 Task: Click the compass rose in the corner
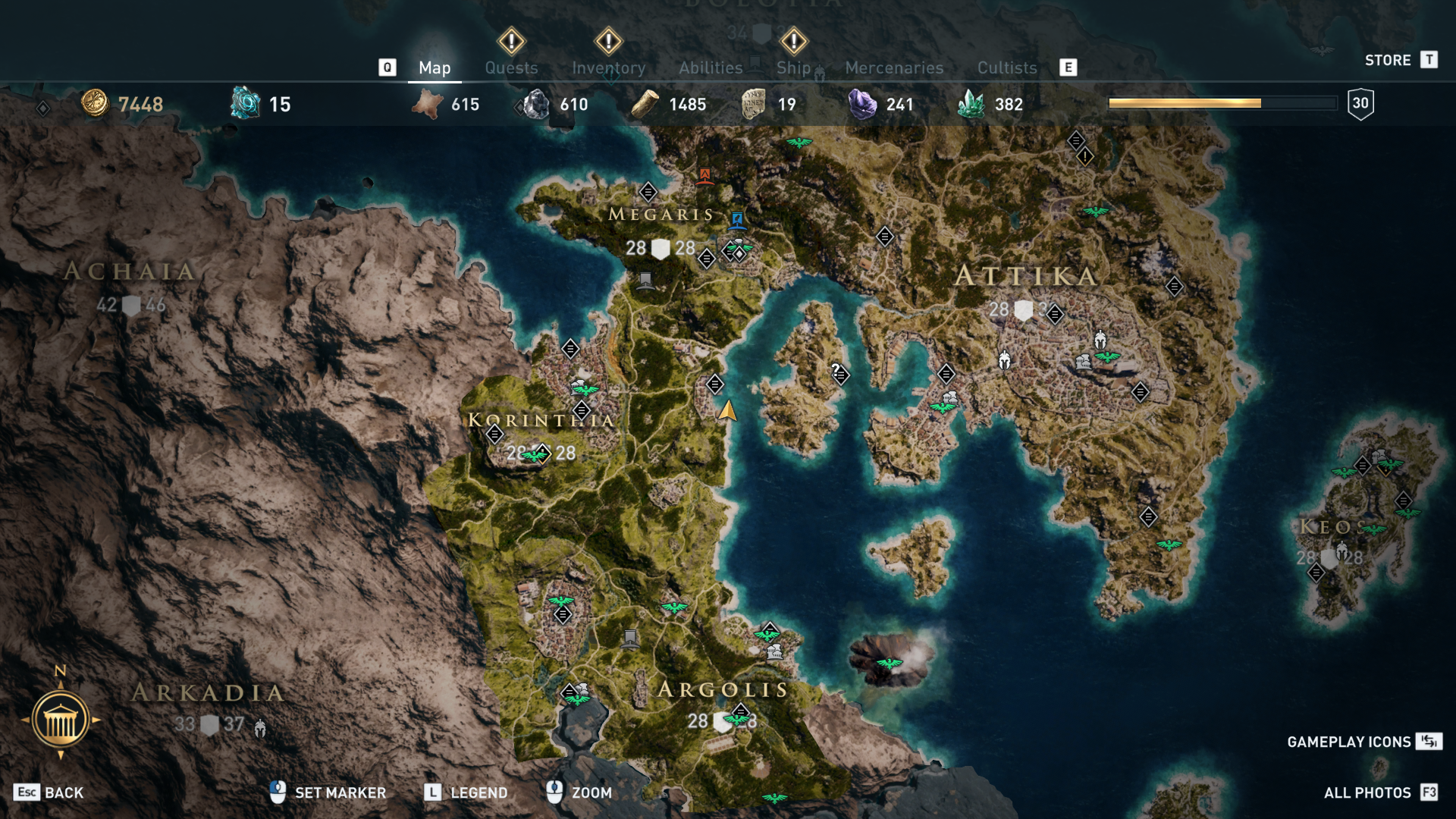[61, 717]
